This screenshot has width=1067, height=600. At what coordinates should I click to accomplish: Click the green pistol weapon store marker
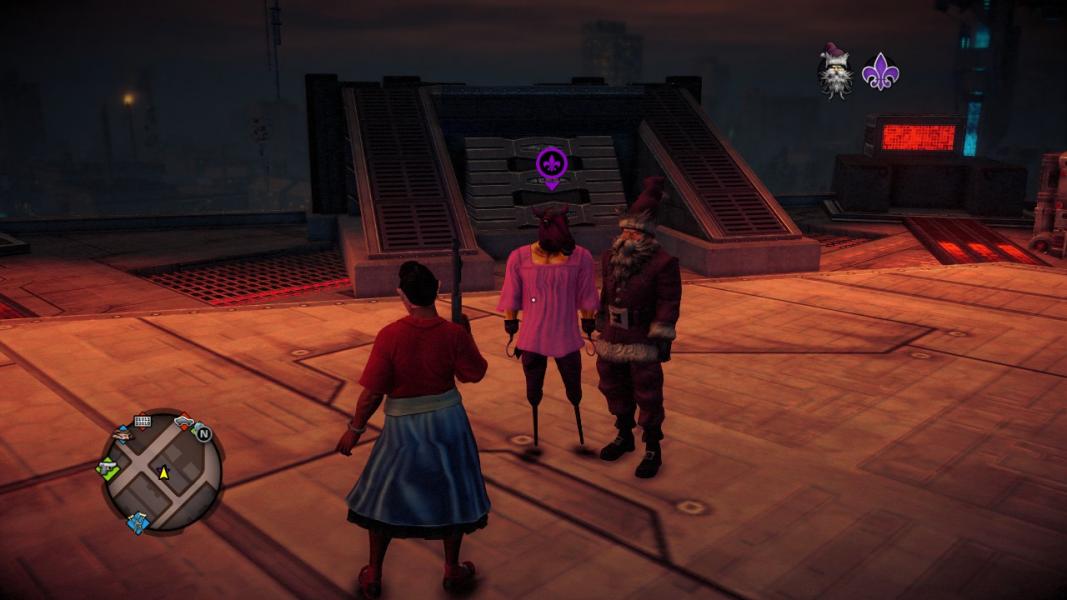(107, 467)
